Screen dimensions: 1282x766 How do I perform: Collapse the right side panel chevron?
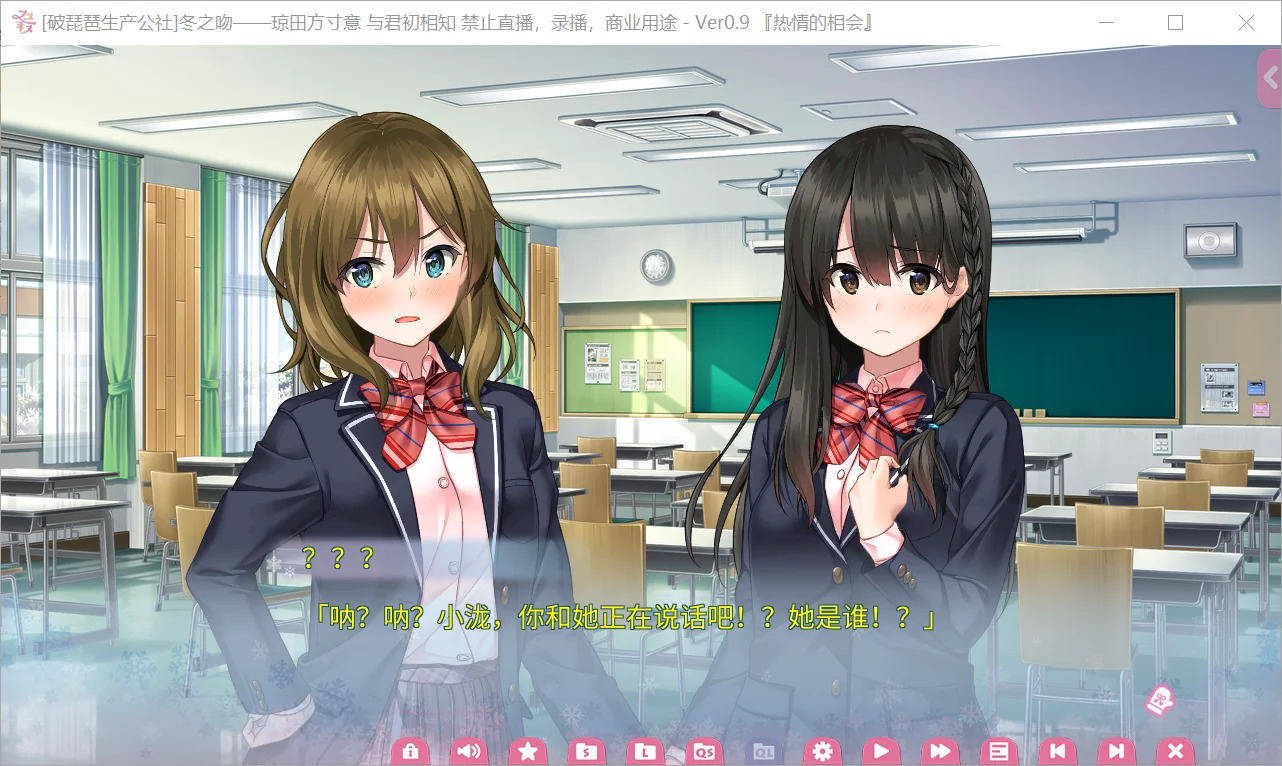pyautogui.click(x=1270, y=78)
